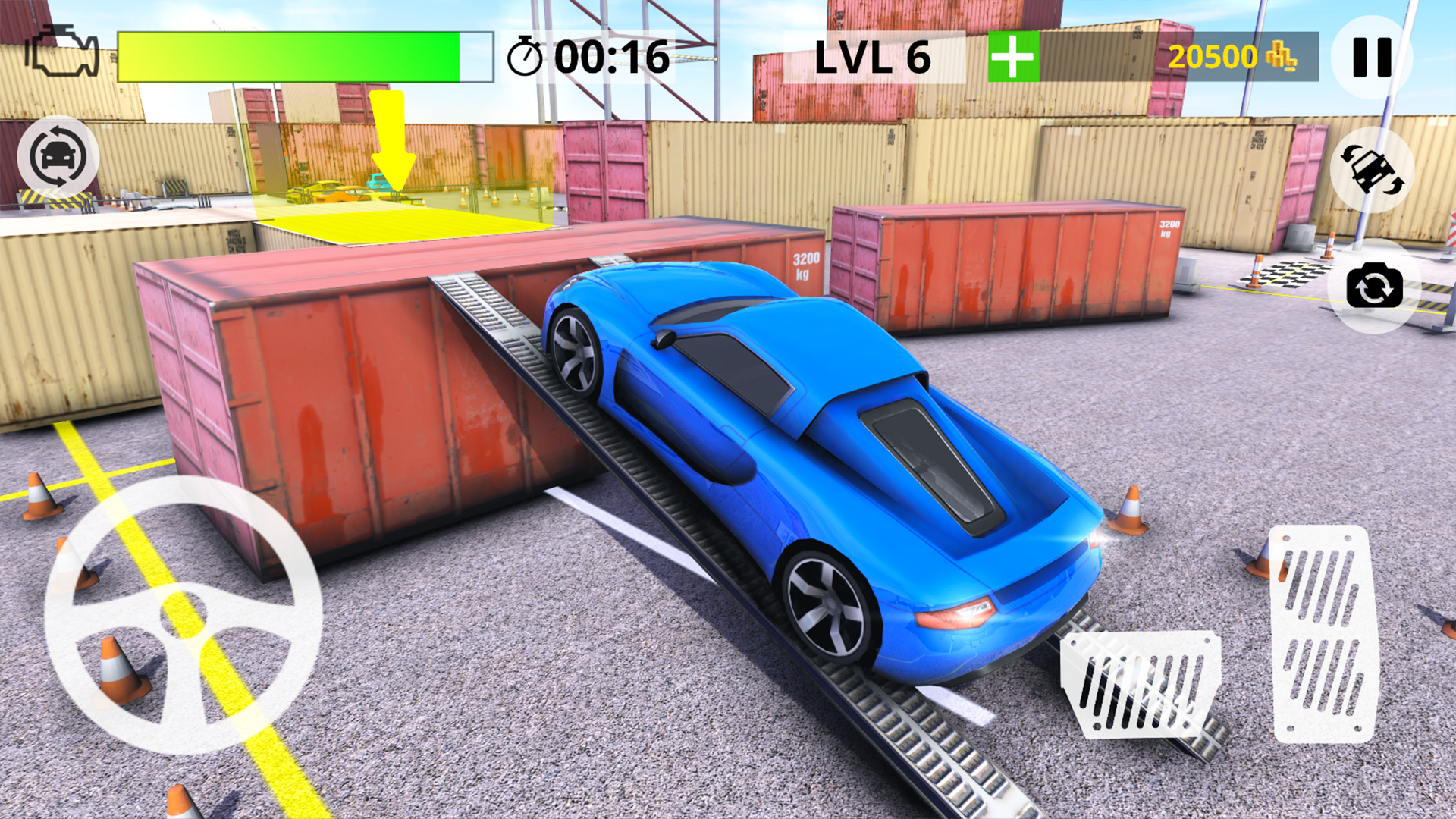
Task: Tap the gold coin stack icon
Action: tap(1280, 55)
